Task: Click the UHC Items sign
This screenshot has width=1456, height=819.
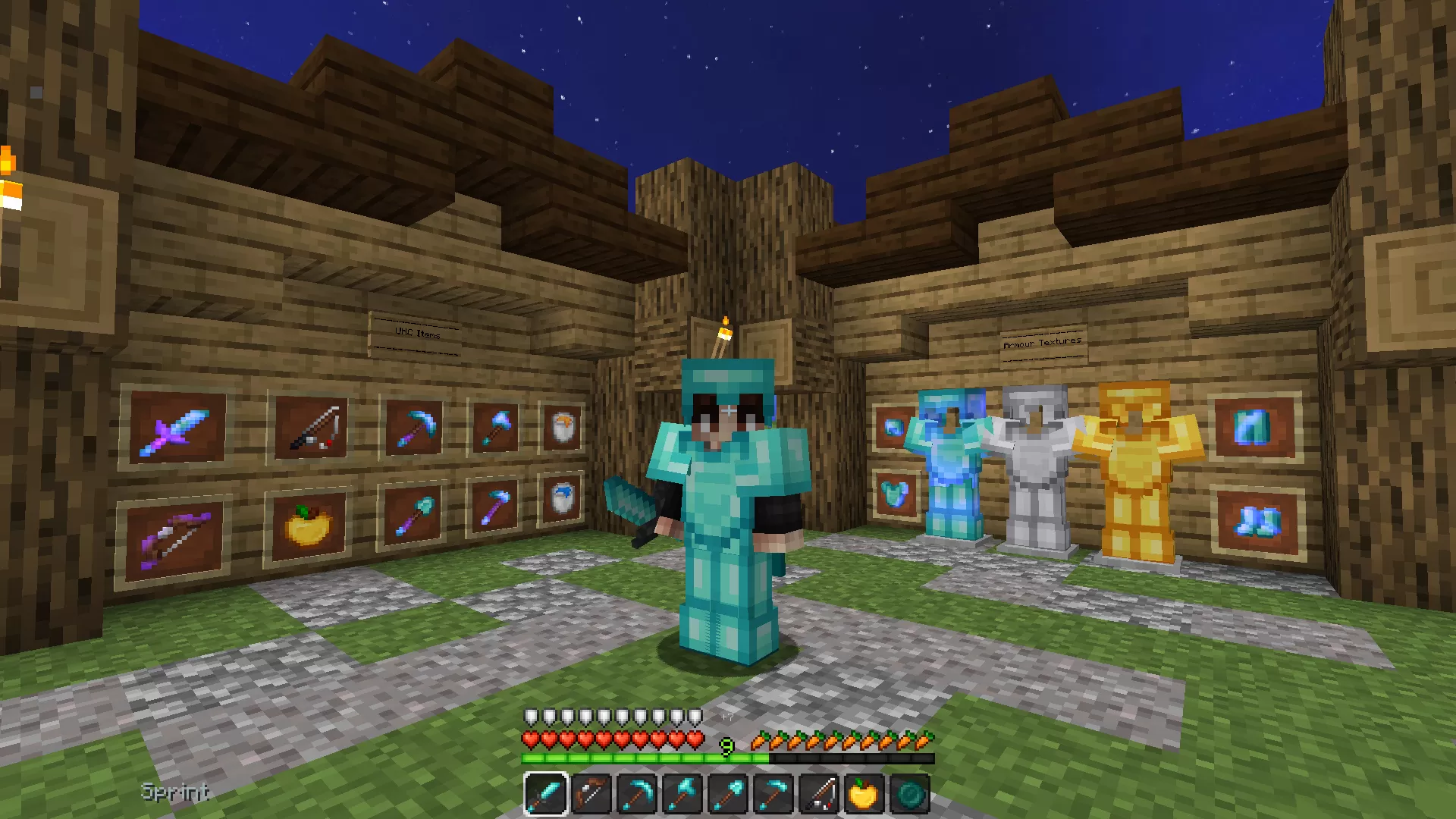Action: (x=416, y=334)
